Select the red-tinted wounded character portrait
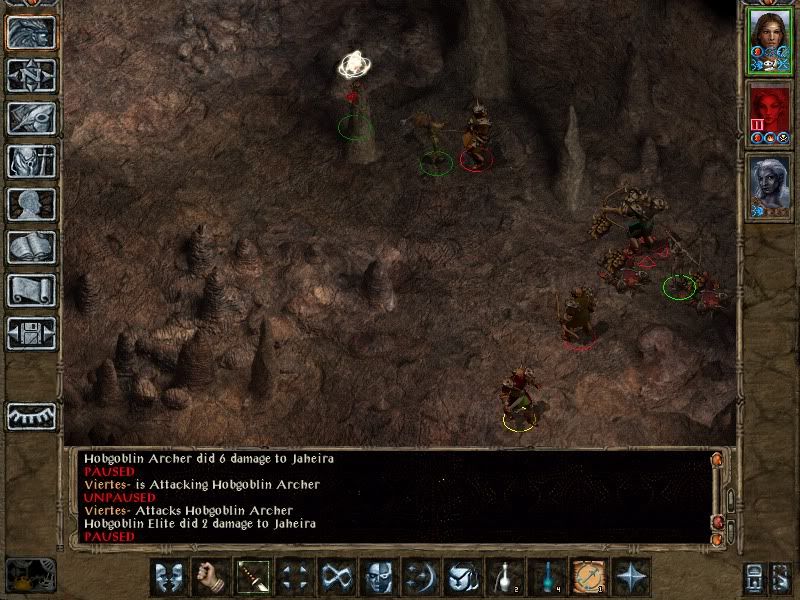This screenshot has height=600, width=800. pyautogui.click(x=768, y=113)
